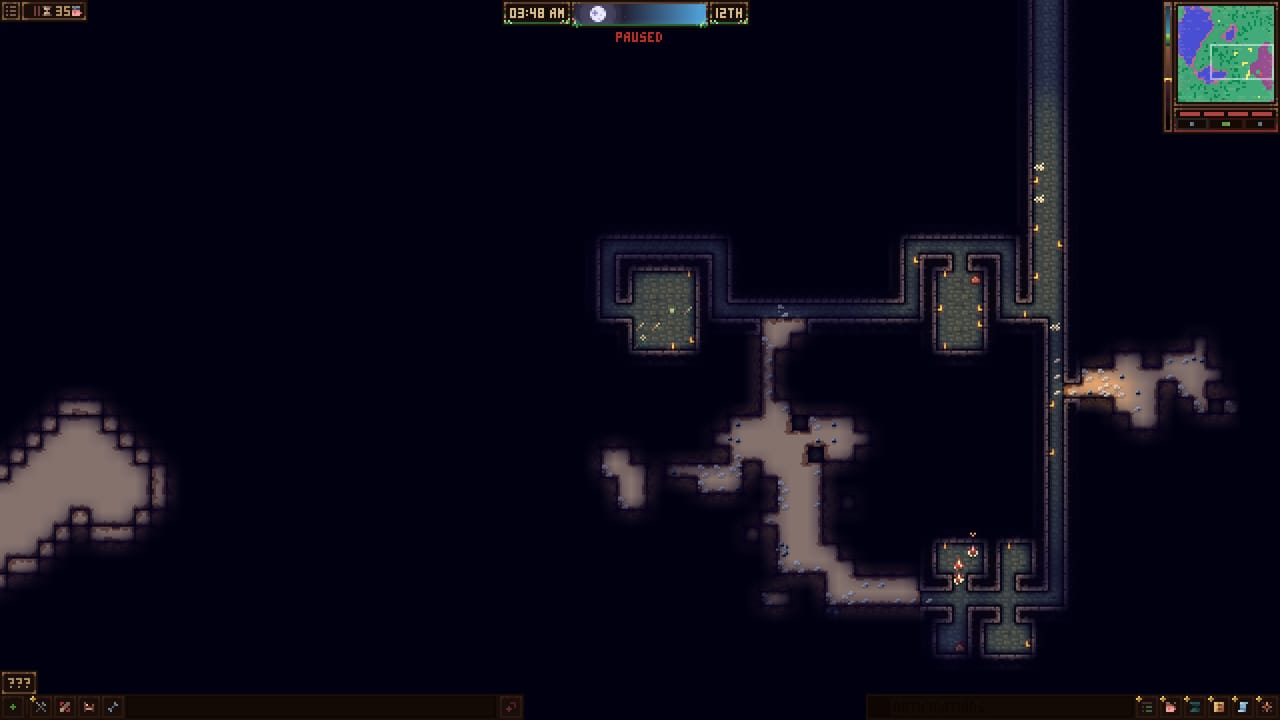The image size is (1280, 720).
Task: Open the crossed-tools mining tool
Action: point(38,706)
